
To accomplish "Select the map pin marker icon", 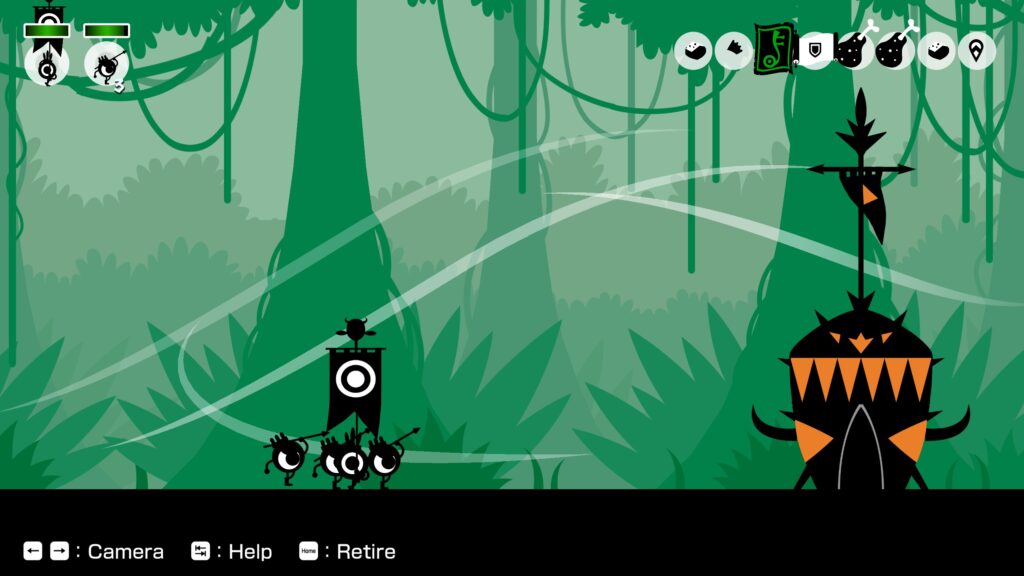I will (x=976, y=51).
